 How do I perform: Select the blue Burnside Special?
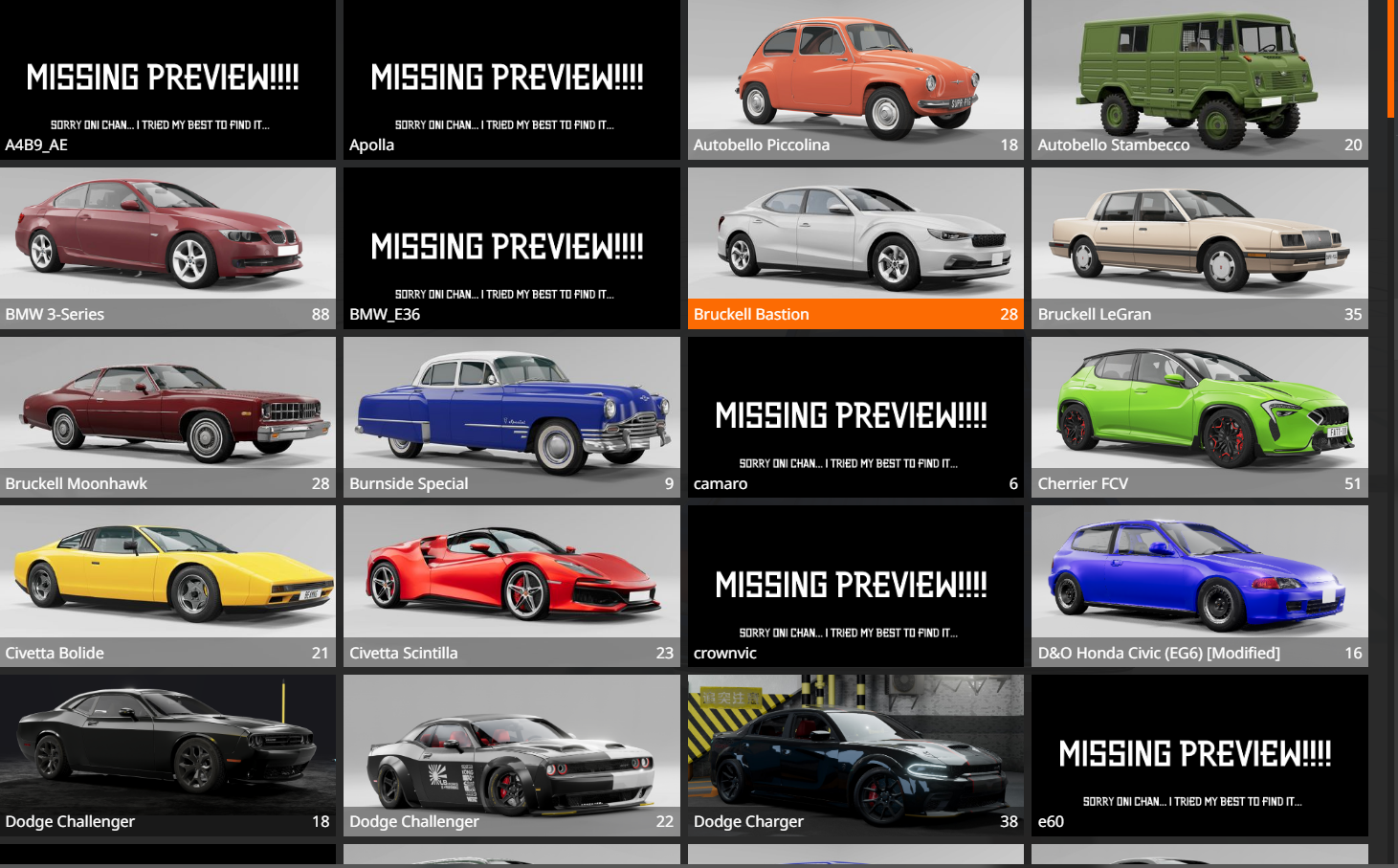tap(511, 416)
